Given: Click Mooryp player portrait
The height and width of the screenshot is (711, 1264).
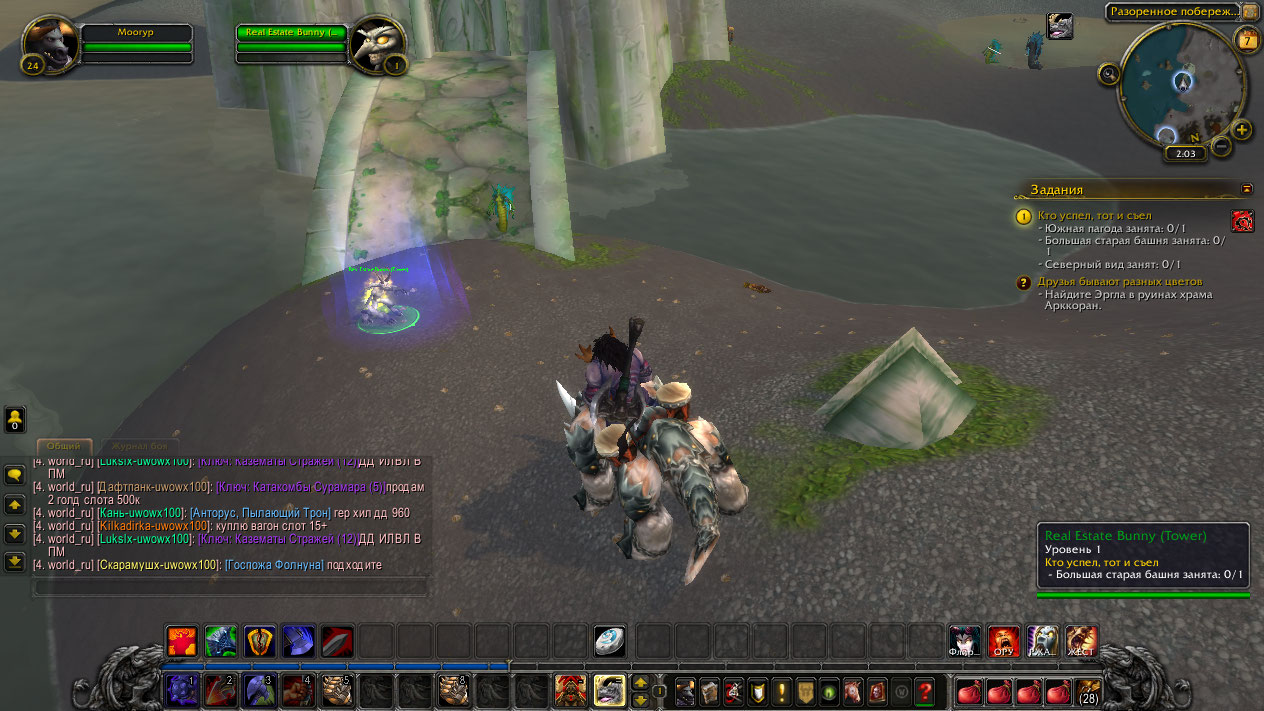Looking at the screenshot, I should [x=50, y=44].
